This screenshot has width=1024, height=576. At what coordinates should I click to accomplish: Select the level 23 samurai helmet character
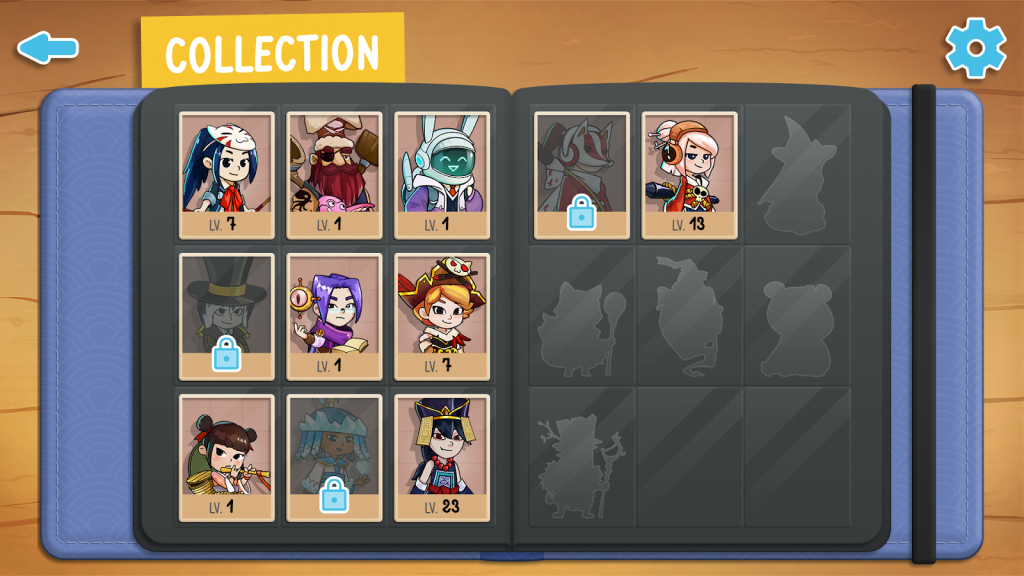click(x=442, y=457)
